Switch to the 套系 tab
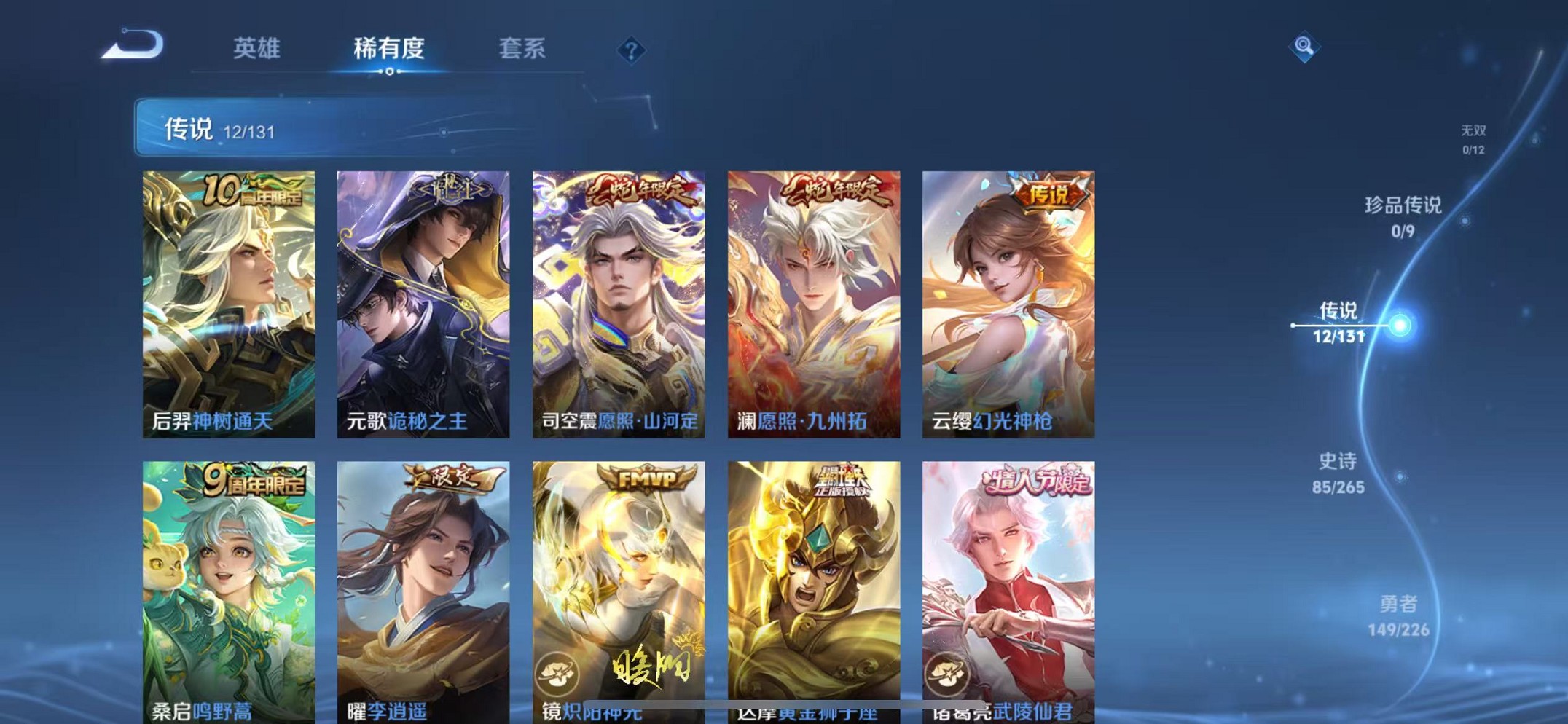The image size is (1568, 724). (525, 47)
